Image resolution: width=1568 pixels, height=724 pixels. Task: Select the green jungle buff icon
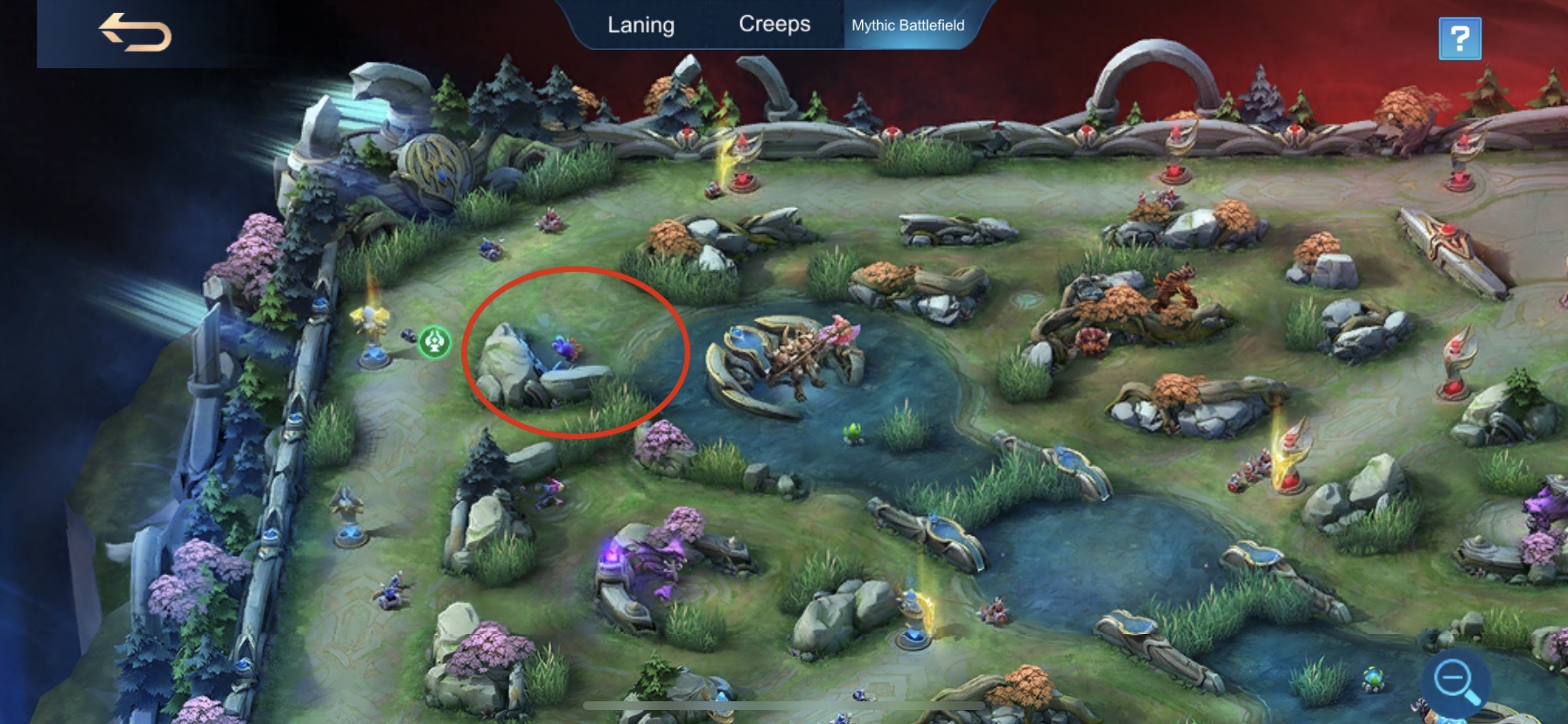(x=435, y=342)
